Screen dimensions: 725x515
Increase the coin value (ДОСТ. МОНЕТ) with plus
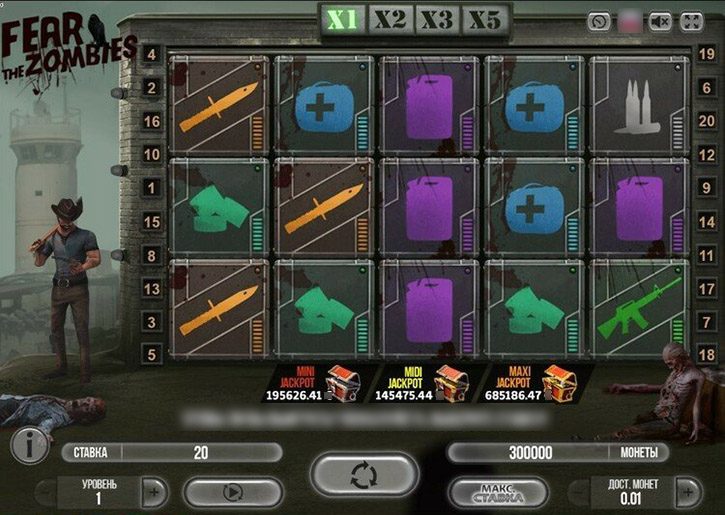coord(687,492)
